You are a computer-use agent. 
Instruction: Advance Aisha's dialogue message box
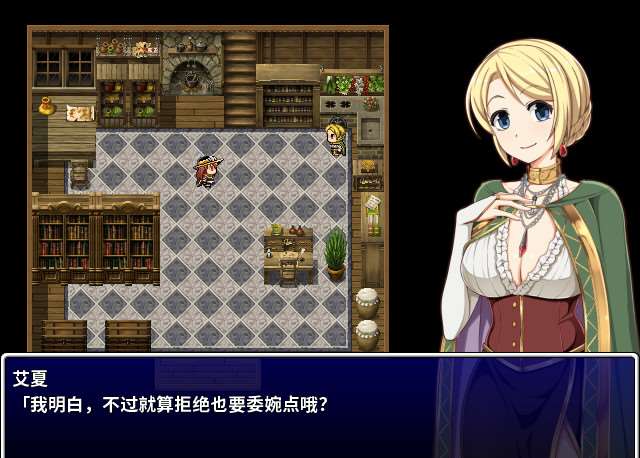click(x=319, y=405)
